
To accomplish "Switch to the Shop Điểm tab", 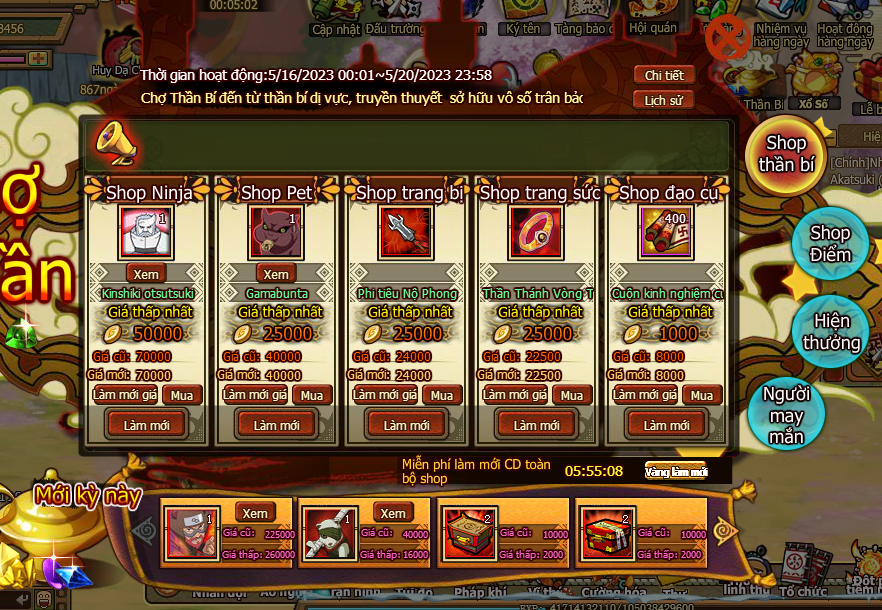I will 830,244.
